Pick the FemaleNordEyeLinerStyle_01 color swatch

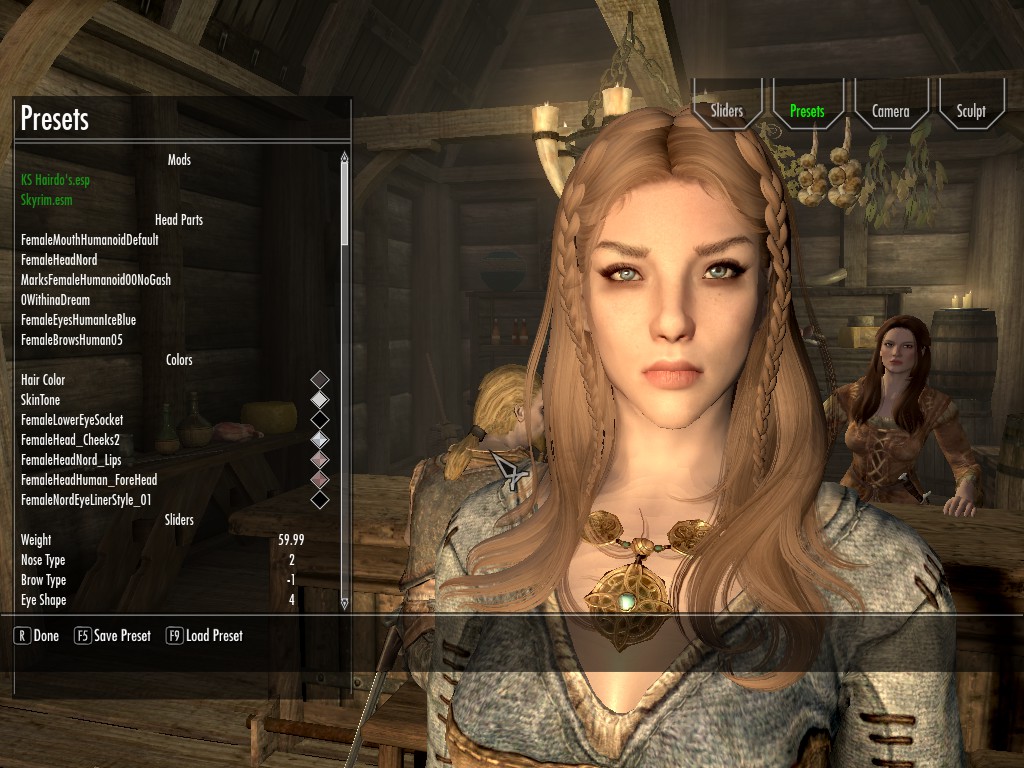[x=320, y=500]
